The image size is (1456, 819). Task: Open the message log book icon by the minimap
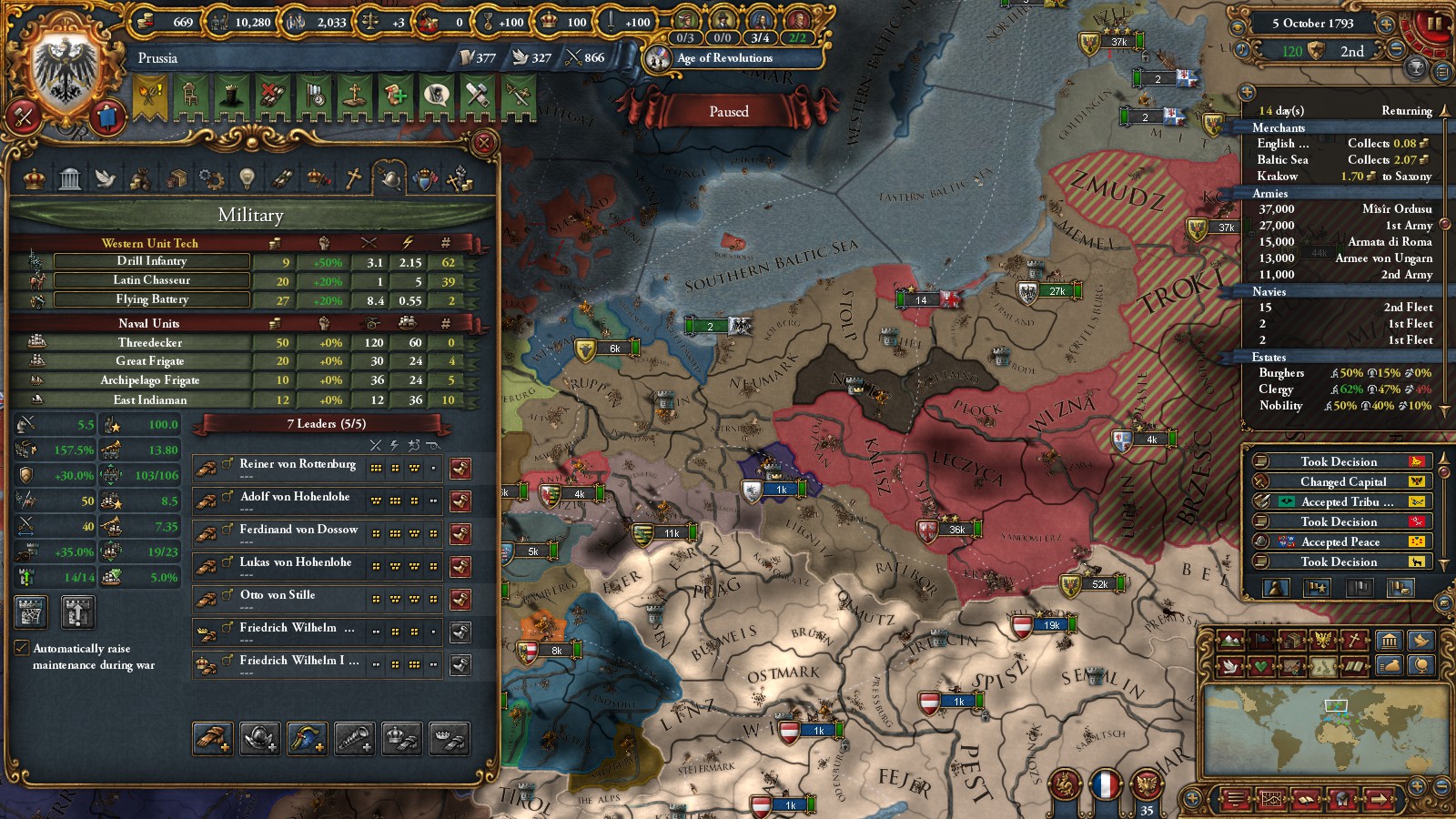(x=1305, y=799)
